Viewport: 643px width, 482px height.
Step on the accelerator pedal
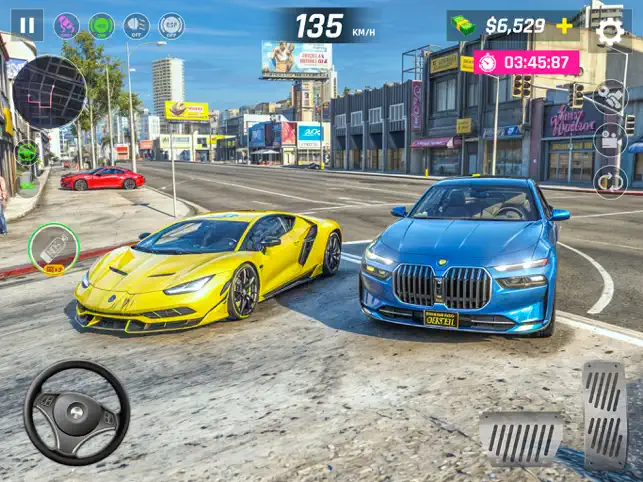(x=604, y=413)
